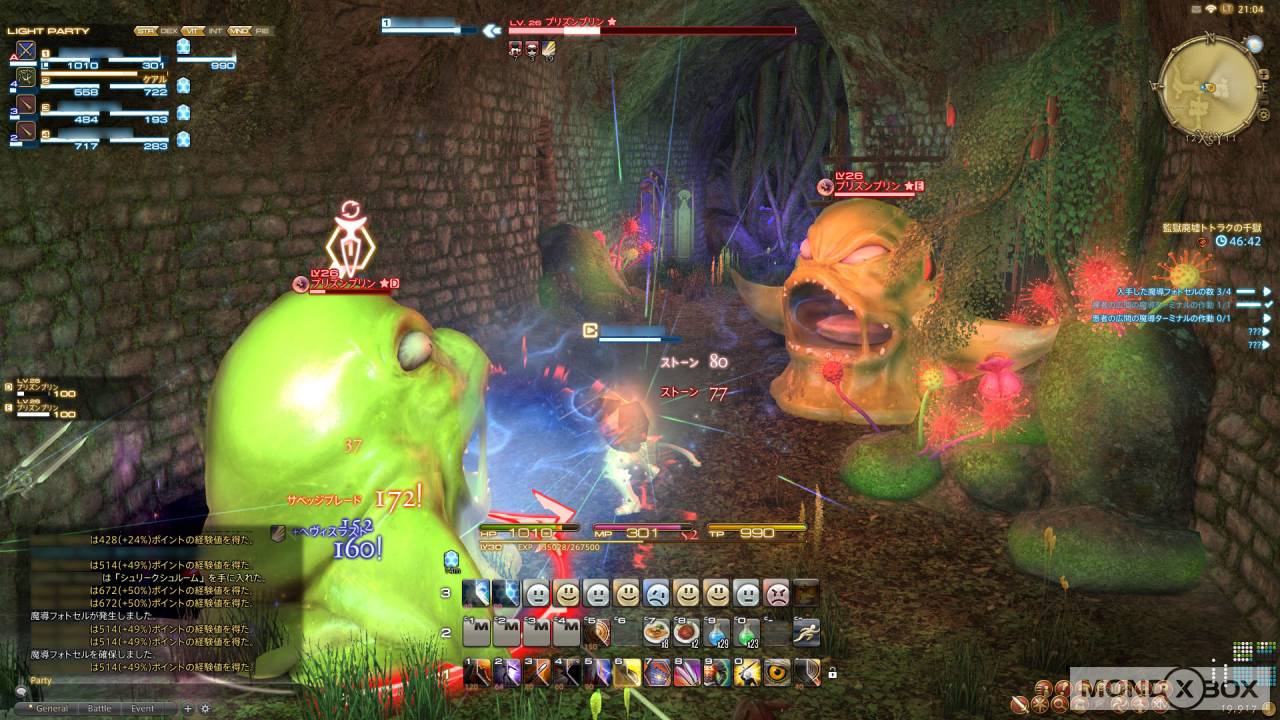The height and width of the screenshot is (720, 1280).
Task: Toggle the hotbar padlock
Action: click(833, 674)
